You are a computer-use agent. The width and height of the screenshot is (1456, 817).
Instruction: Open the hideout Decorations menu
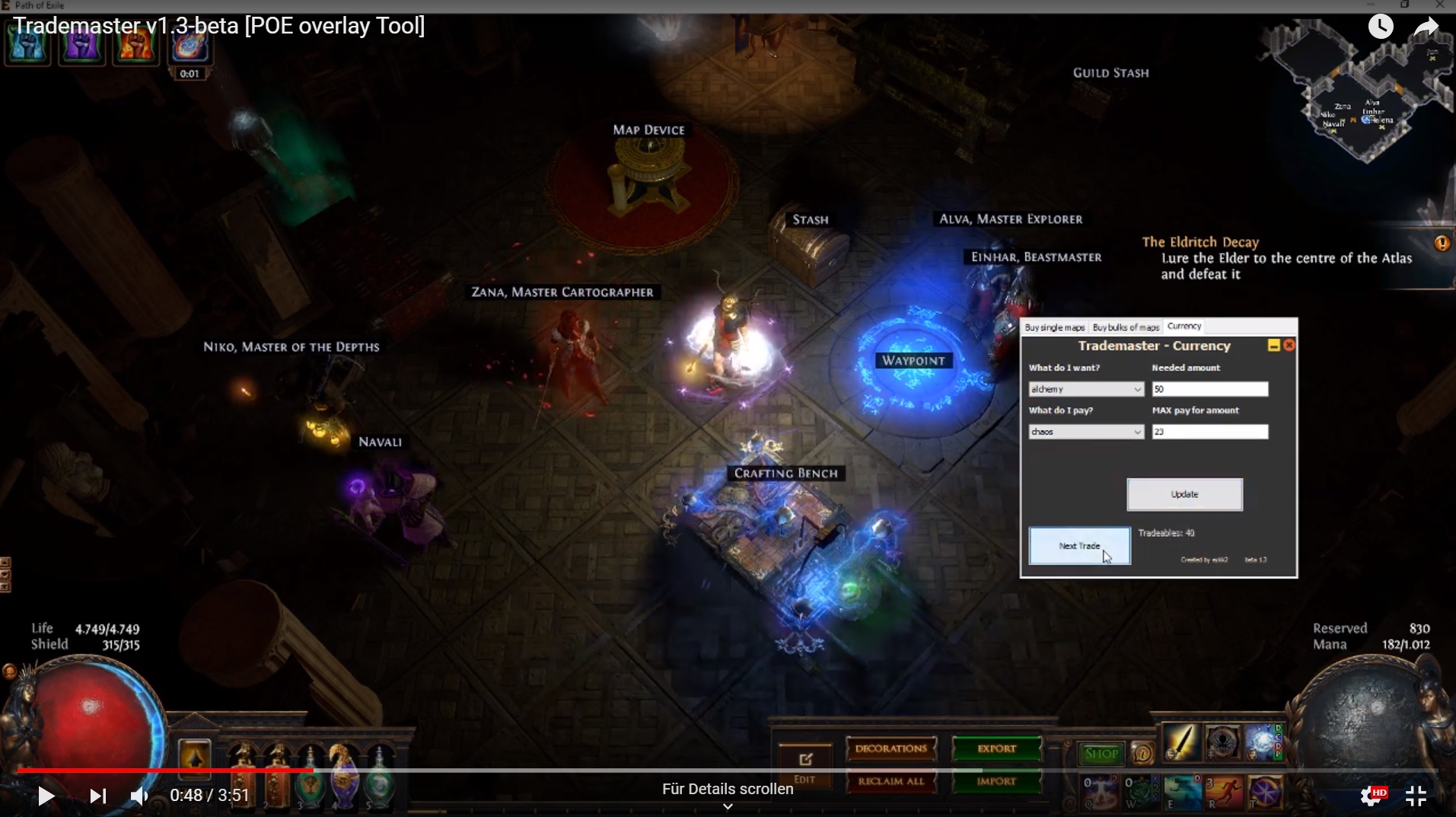point(891,748)
